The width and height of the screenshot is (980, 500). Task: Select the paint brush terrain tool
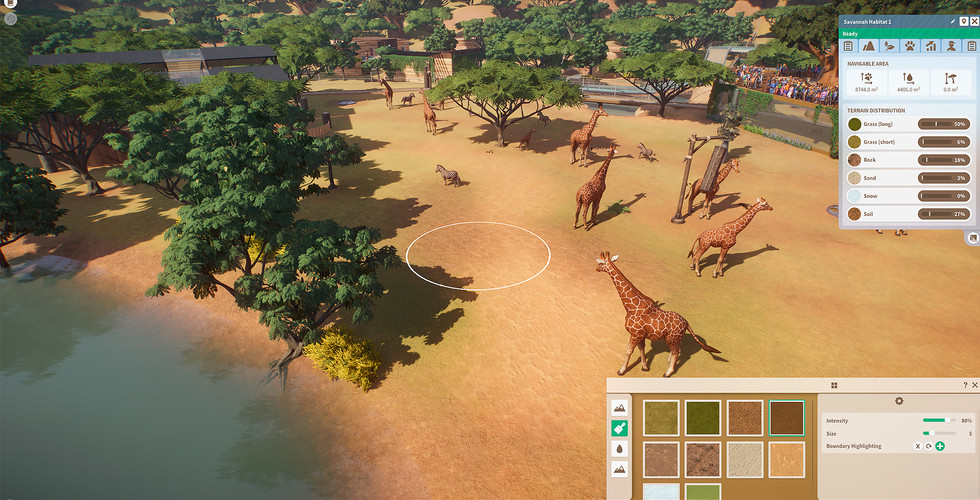click(620, 428)
